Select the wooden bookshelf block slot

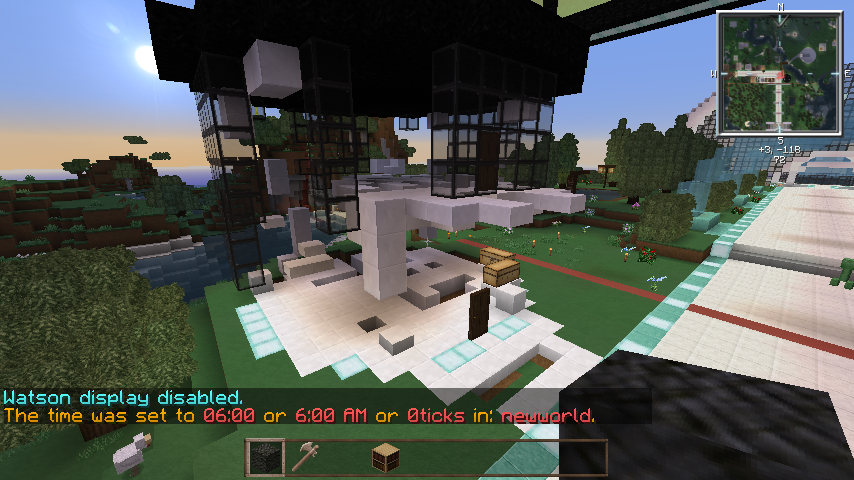[386, 458]
